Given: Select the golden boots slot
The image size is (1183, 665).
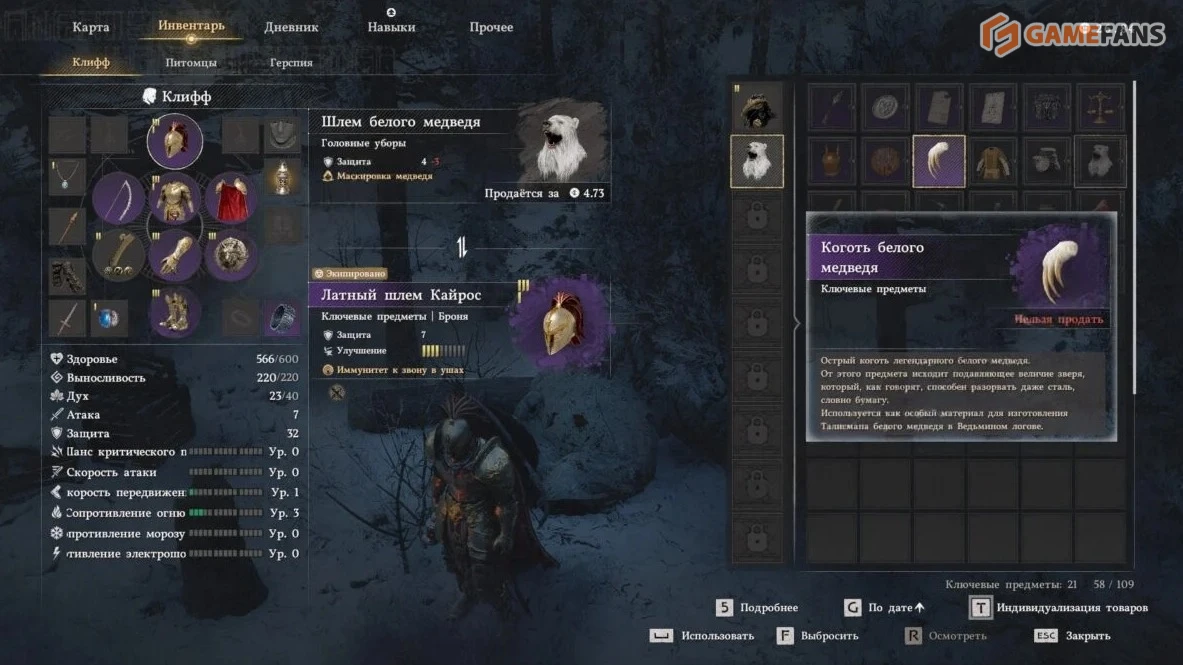Looking at the screenshot, I should click(x=175, y=309).
